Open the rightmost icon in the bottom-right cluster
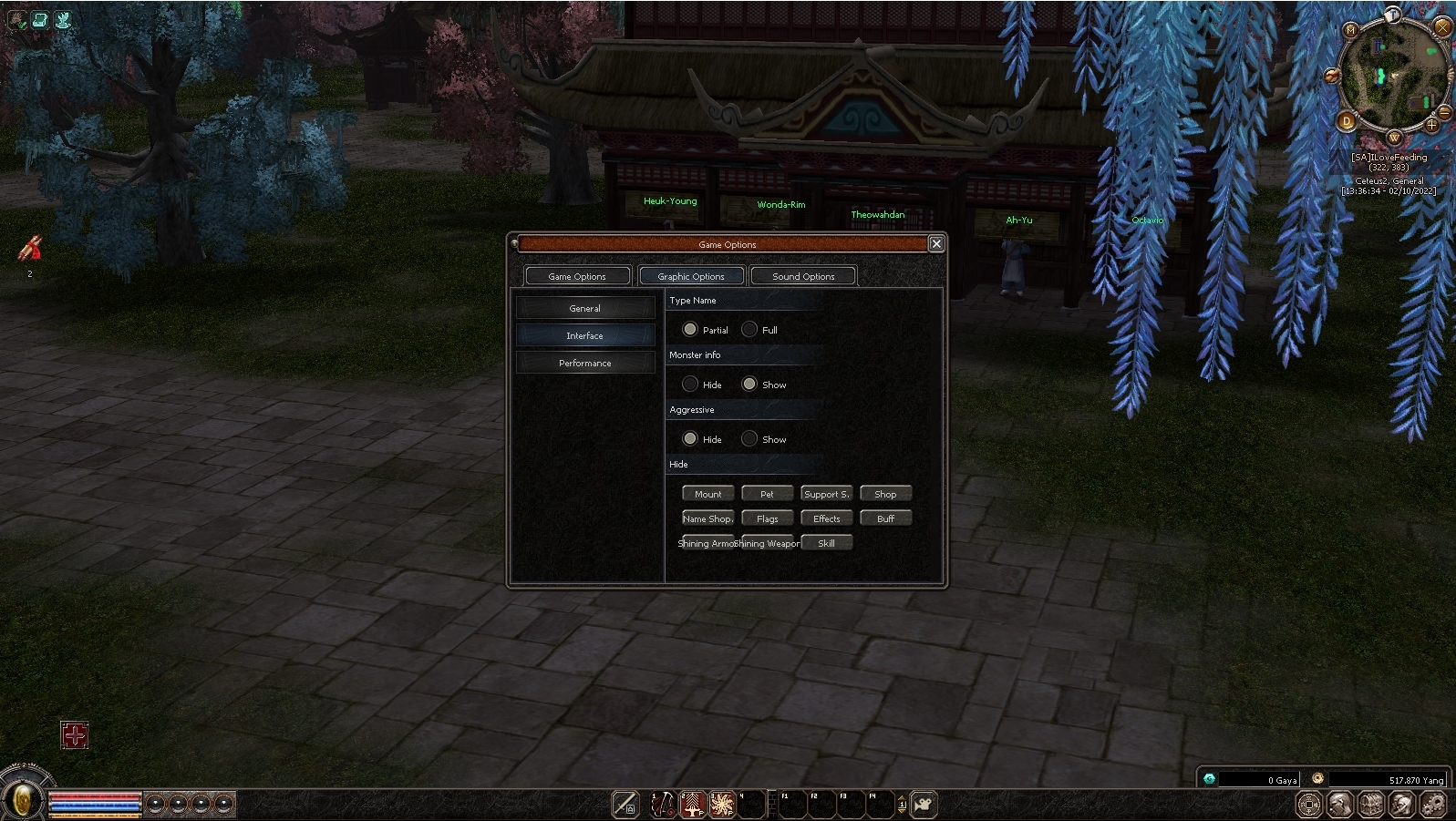1456x821 pixels. click(x=1433, y=806)
